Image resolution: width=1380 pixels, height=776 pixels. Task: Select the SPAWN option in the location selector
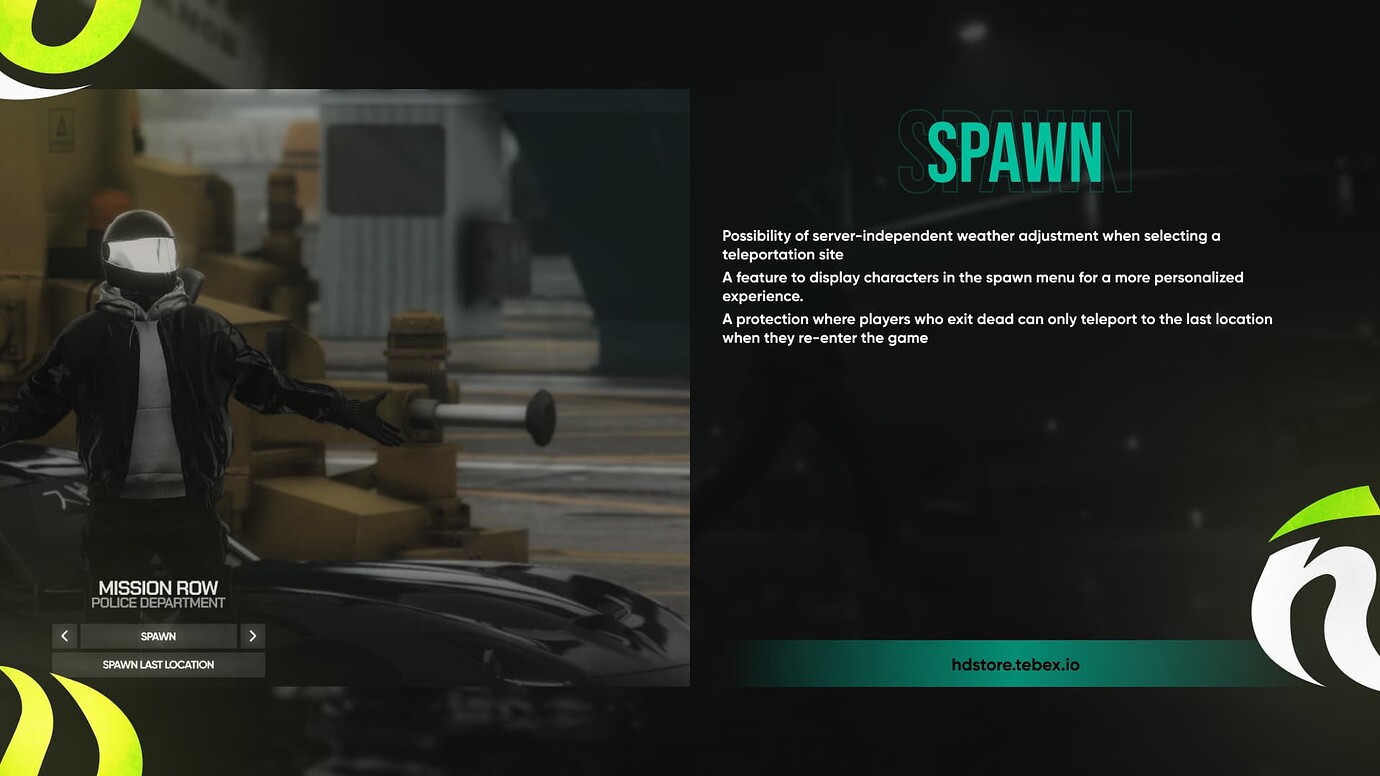tap(158, 636)
